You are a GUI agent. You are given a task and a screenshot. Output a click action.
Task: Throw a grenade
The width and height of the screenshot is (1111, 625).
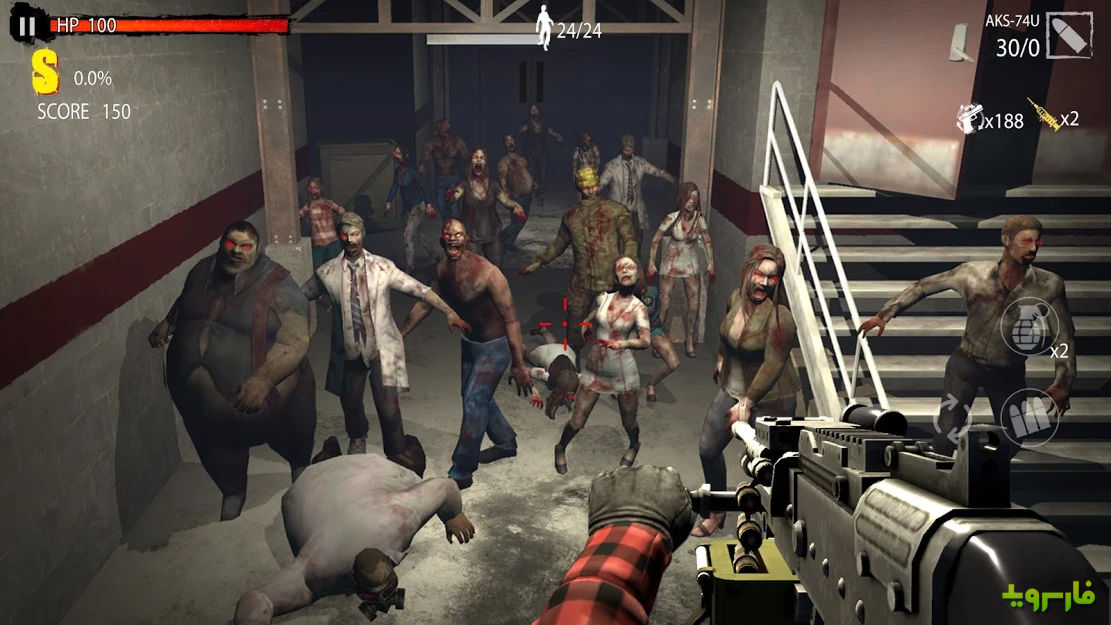tap(1030, 328)
